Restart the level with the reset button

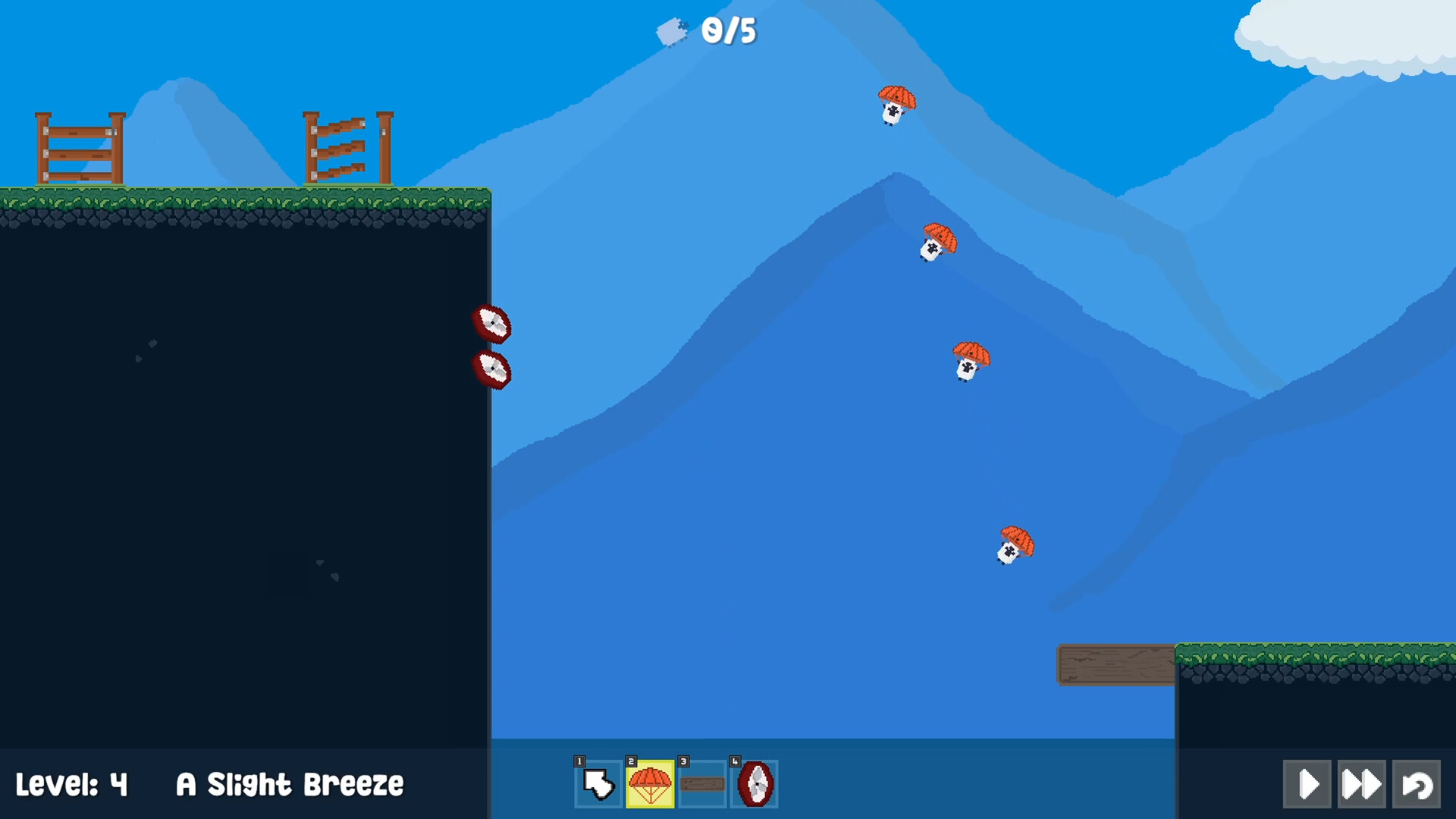click(1417, 784)
